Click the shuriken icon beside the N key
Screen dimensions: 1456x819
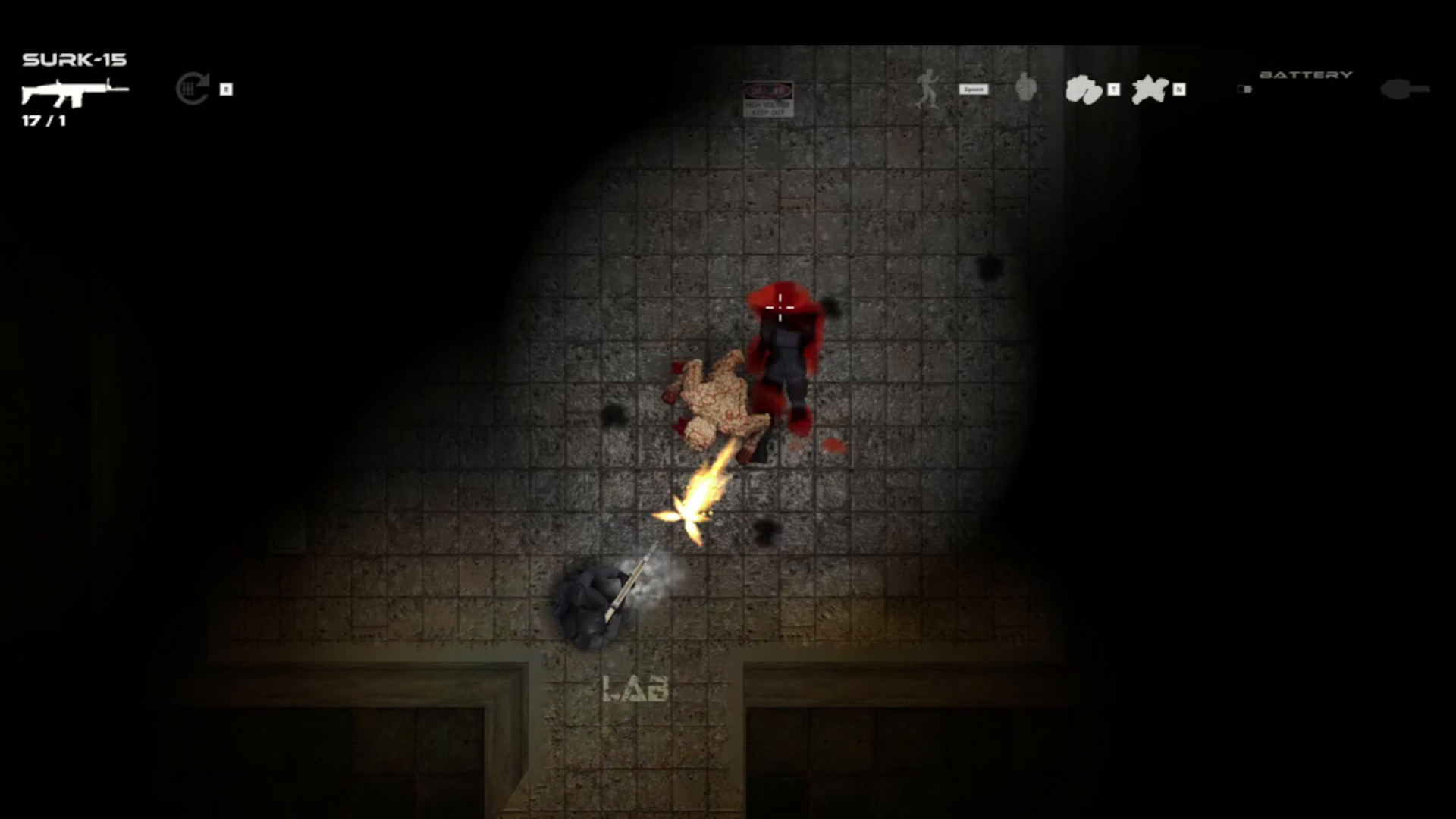tap(1151, 89)
